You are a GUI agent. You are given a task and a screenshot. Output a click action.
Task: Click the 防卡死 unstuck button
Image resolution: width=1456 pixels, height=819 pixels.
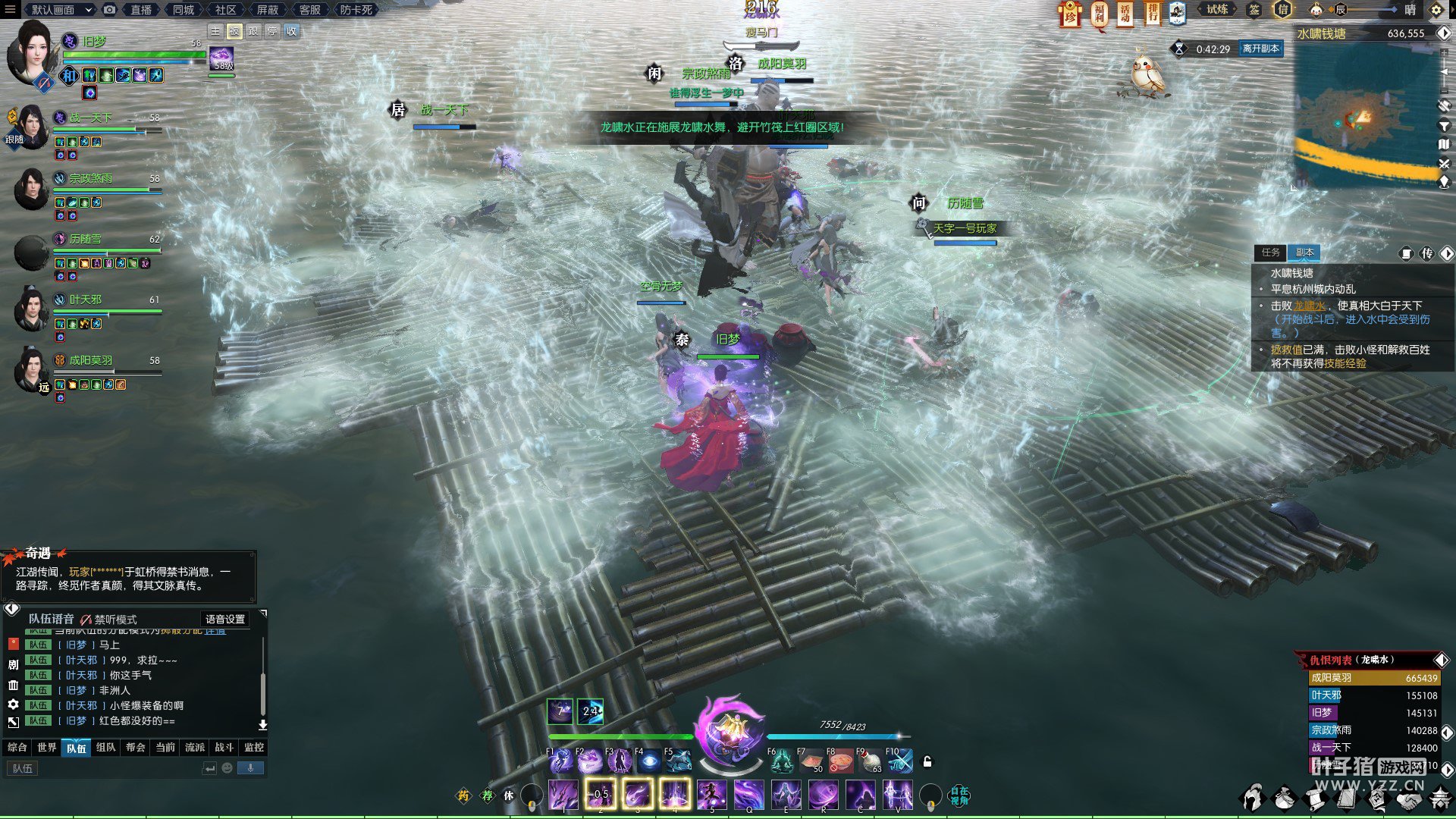pos(356,10)
